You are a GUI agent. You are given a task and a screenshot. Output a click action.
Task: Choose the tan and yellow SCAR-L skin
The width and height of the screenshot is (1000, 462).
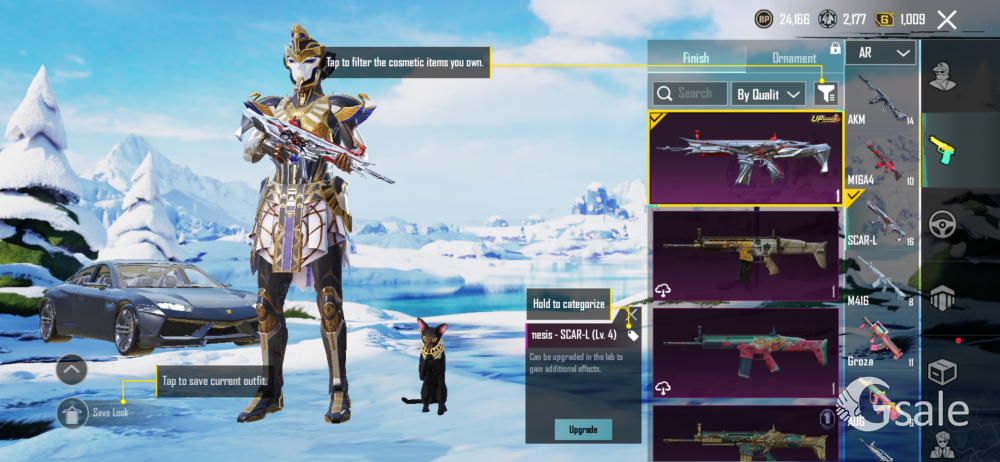pyautogui.click(x=745, y=254)
